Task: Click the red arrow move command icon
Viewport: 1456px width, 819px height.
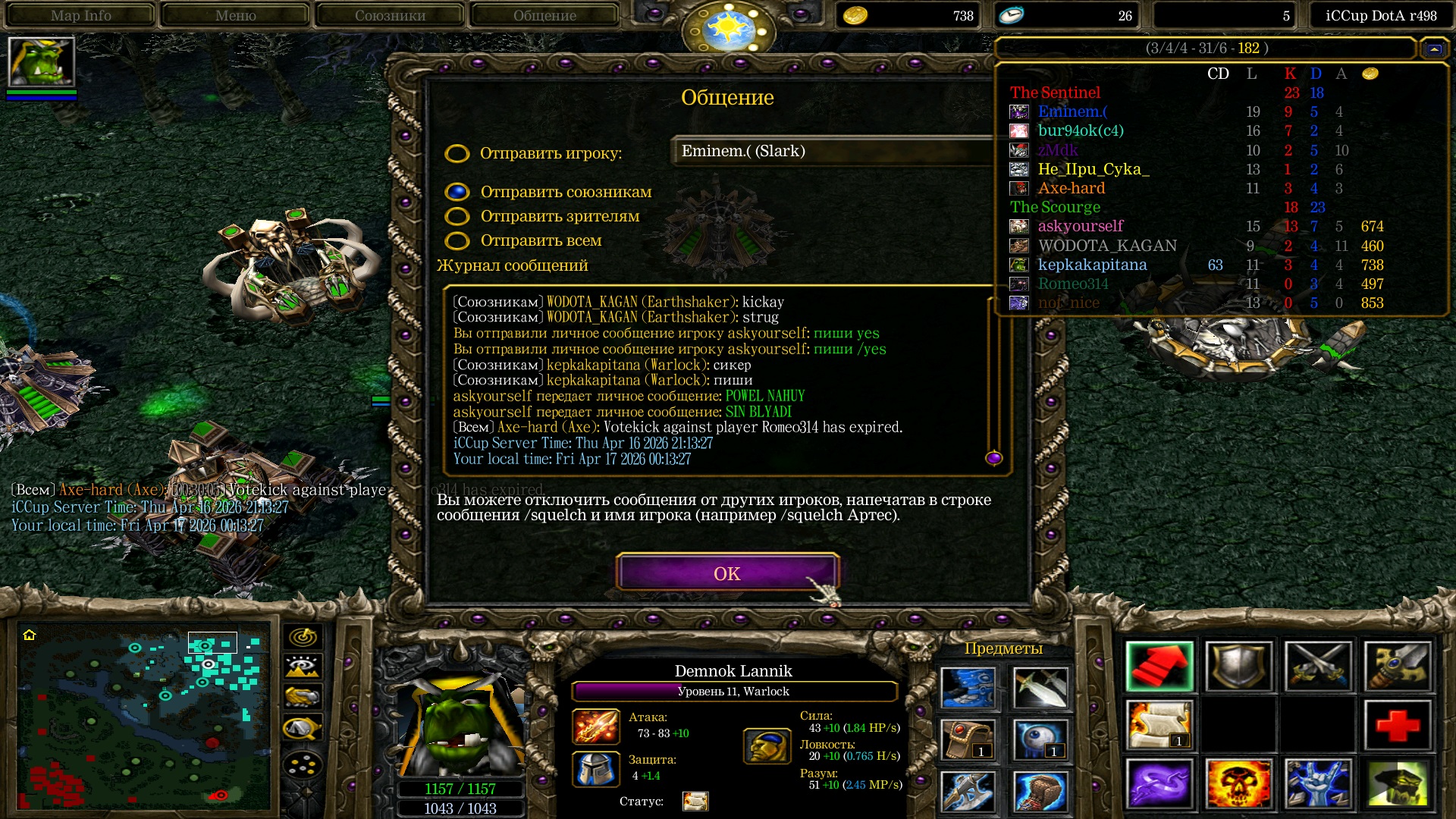Action: tap(1159, 667)
